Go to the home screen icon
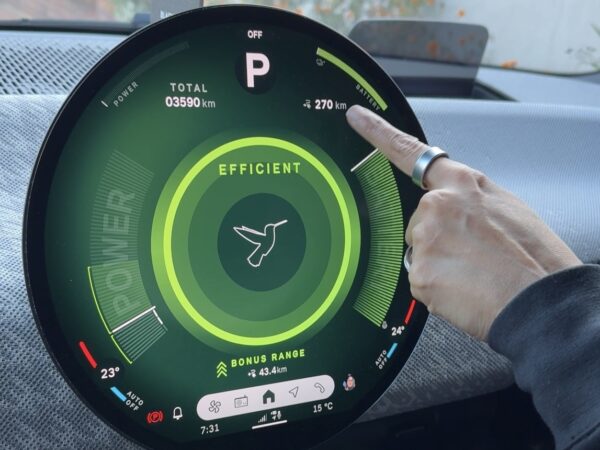Viewport: 600px width, 450px height. 268,396
